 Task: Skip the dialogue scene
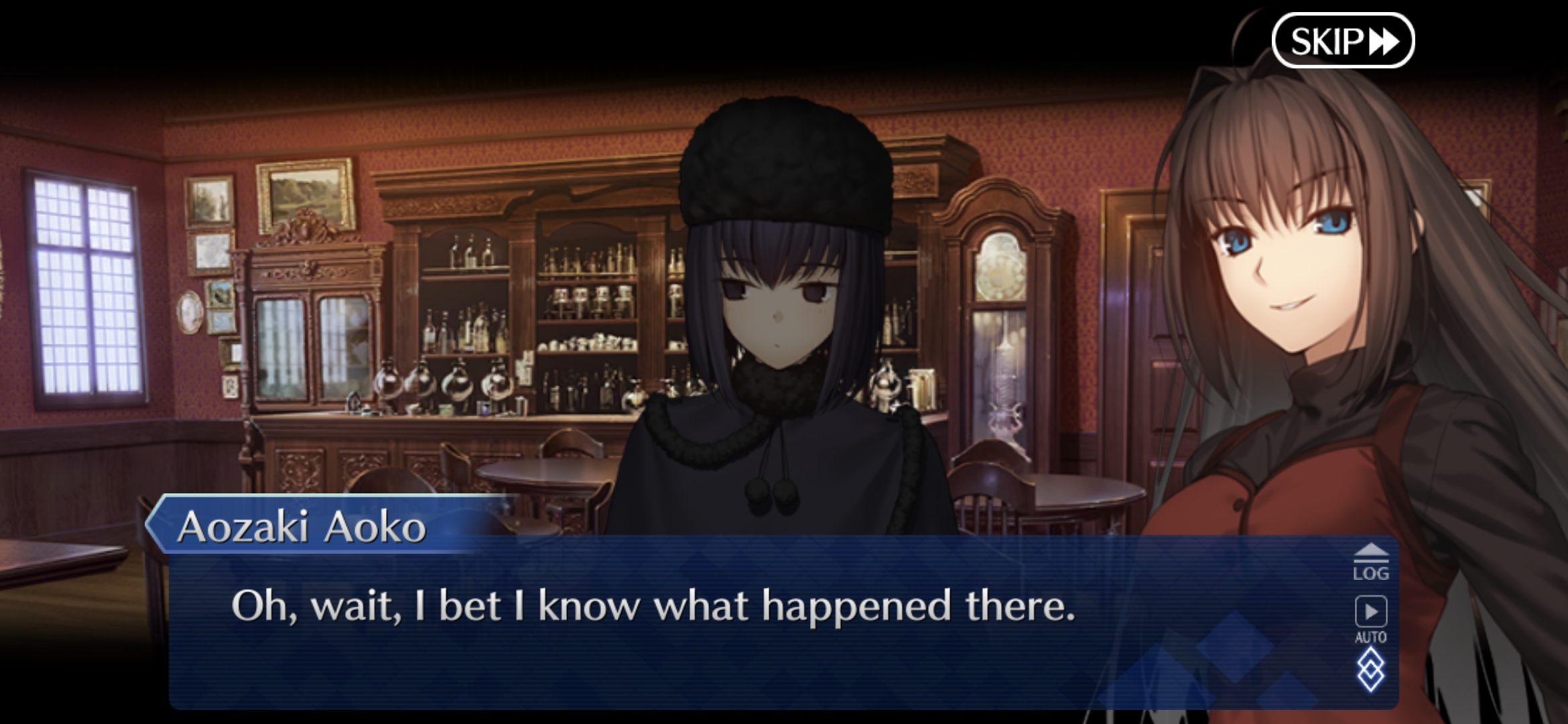click(1342, 41)
